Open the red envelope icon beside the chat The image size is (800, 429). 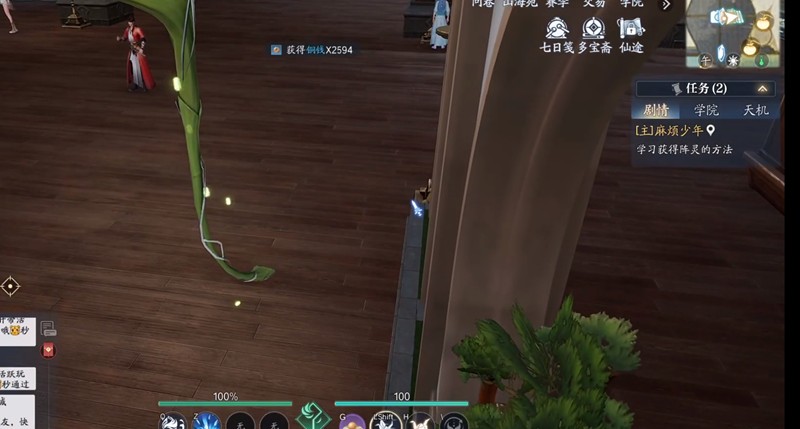(x=48, y=350)
